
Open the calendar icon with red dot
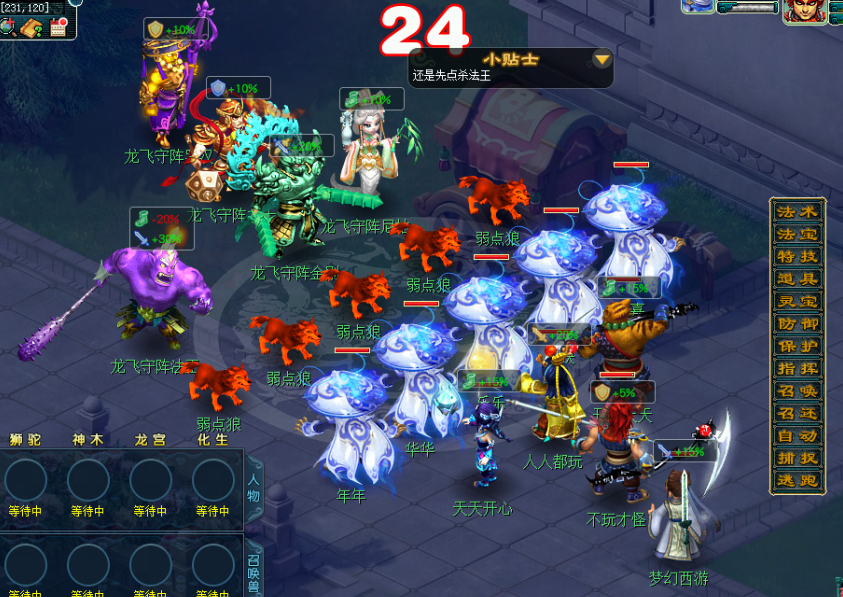click(58, 26)
